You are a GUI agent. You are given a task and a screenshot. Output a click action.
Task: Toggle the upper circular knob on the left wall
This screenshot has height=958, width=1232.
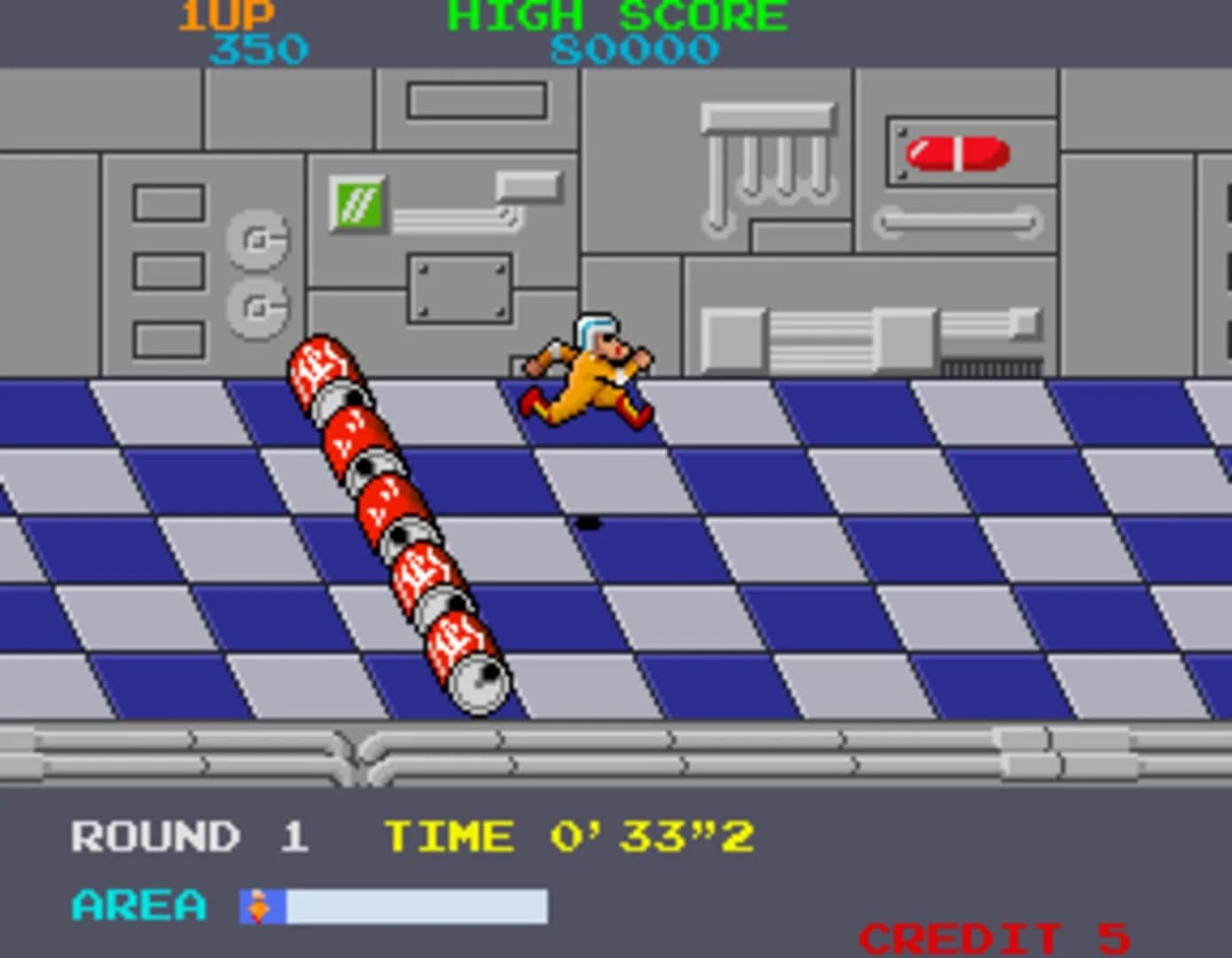[x=258, y=237]
